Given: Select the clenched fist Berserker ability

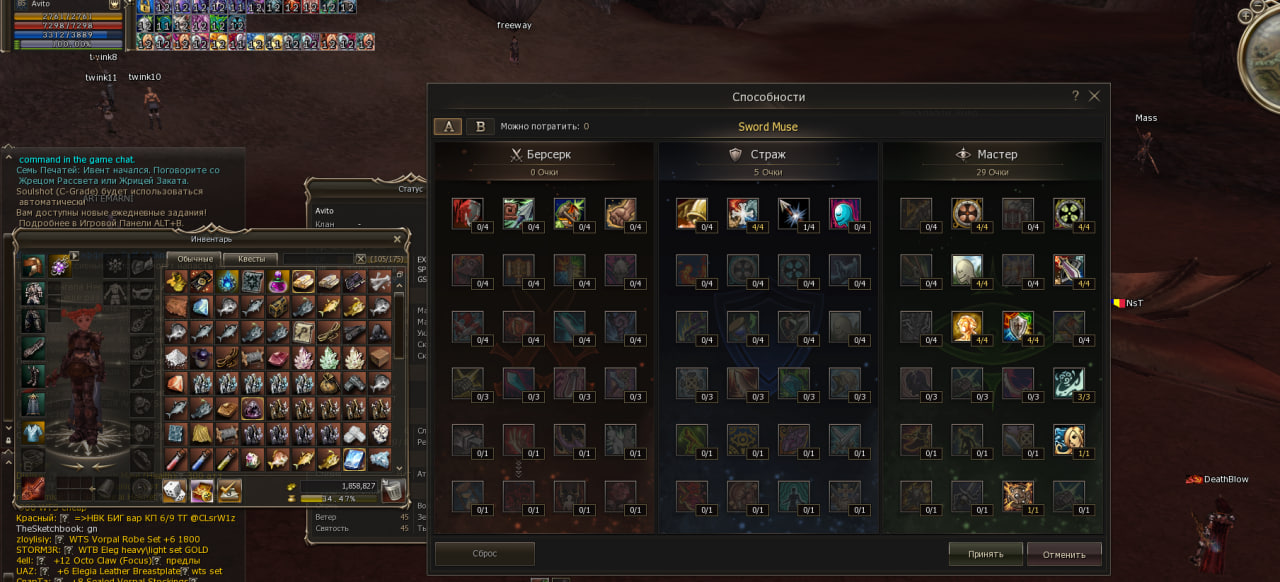Looking at the screenshot, I should 621,213.
